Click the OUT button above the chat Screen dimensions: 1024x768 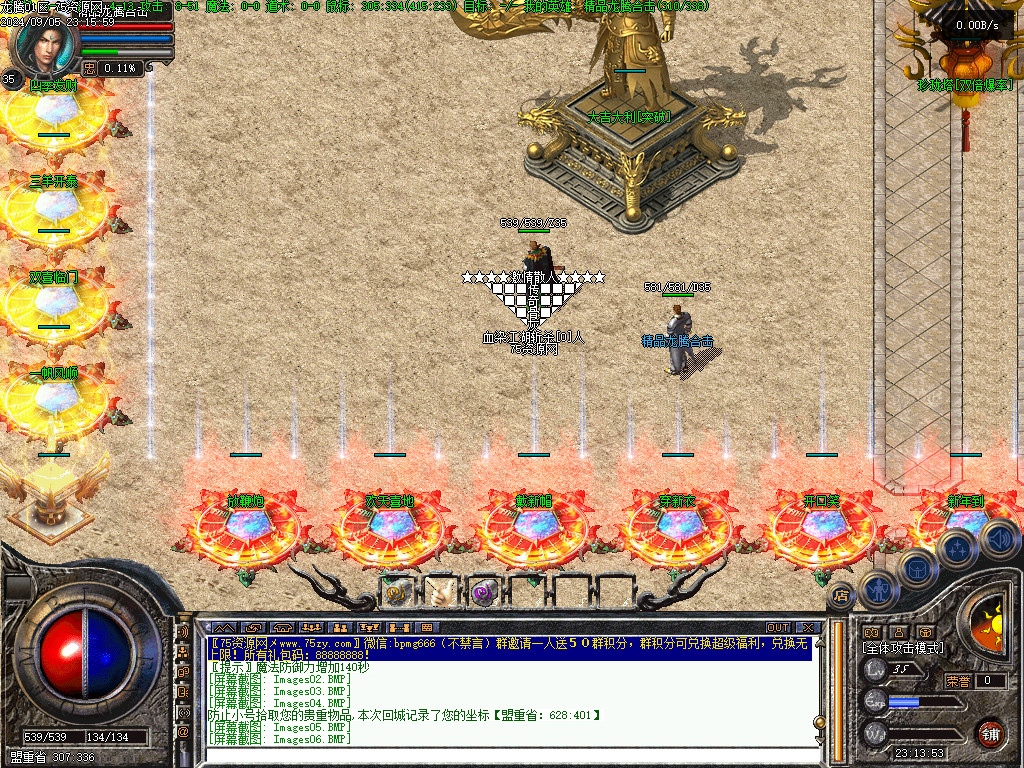pos(778,628)
